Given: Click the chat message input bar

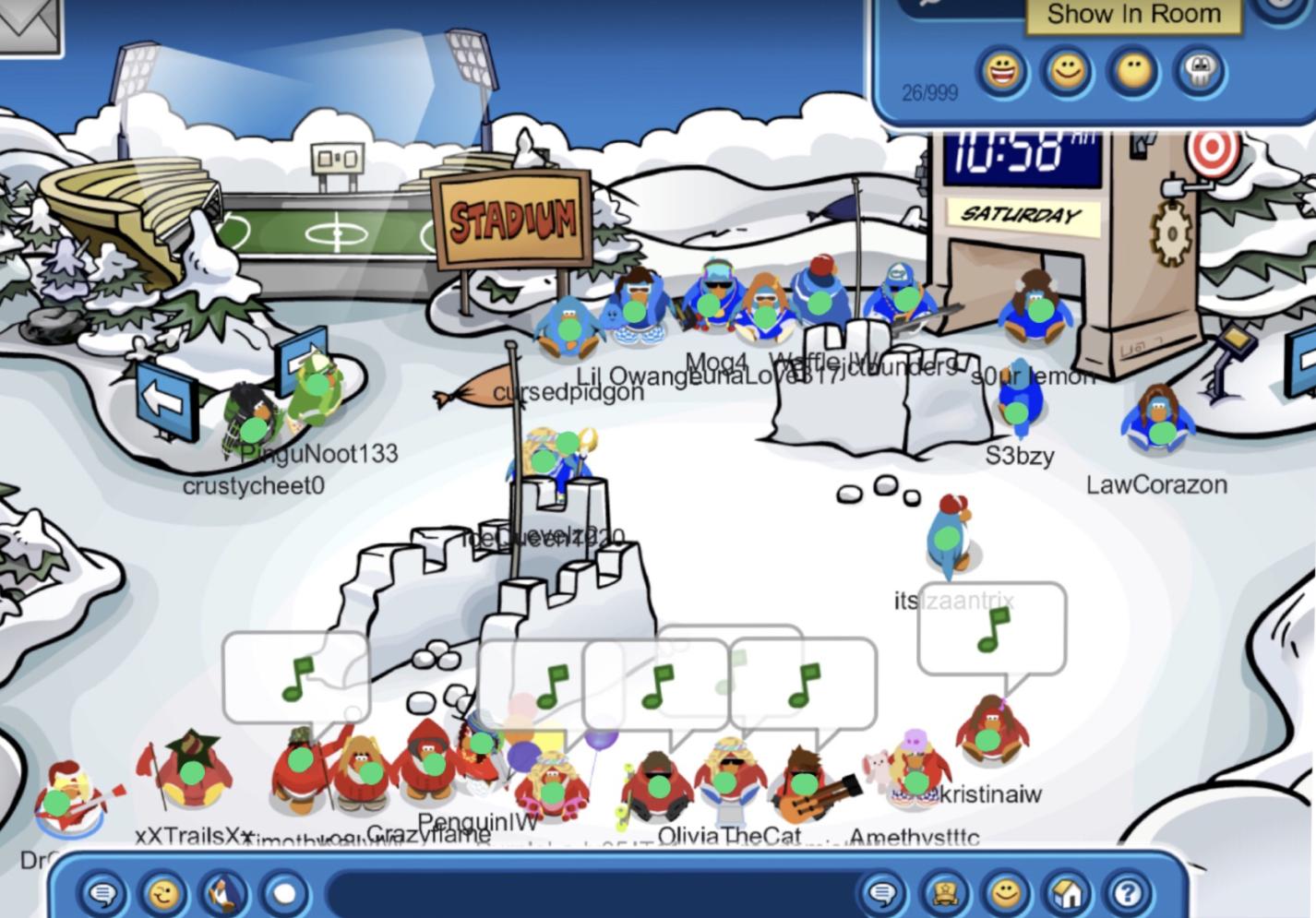Looking at the screenshot, I should [x=591, y=893].
